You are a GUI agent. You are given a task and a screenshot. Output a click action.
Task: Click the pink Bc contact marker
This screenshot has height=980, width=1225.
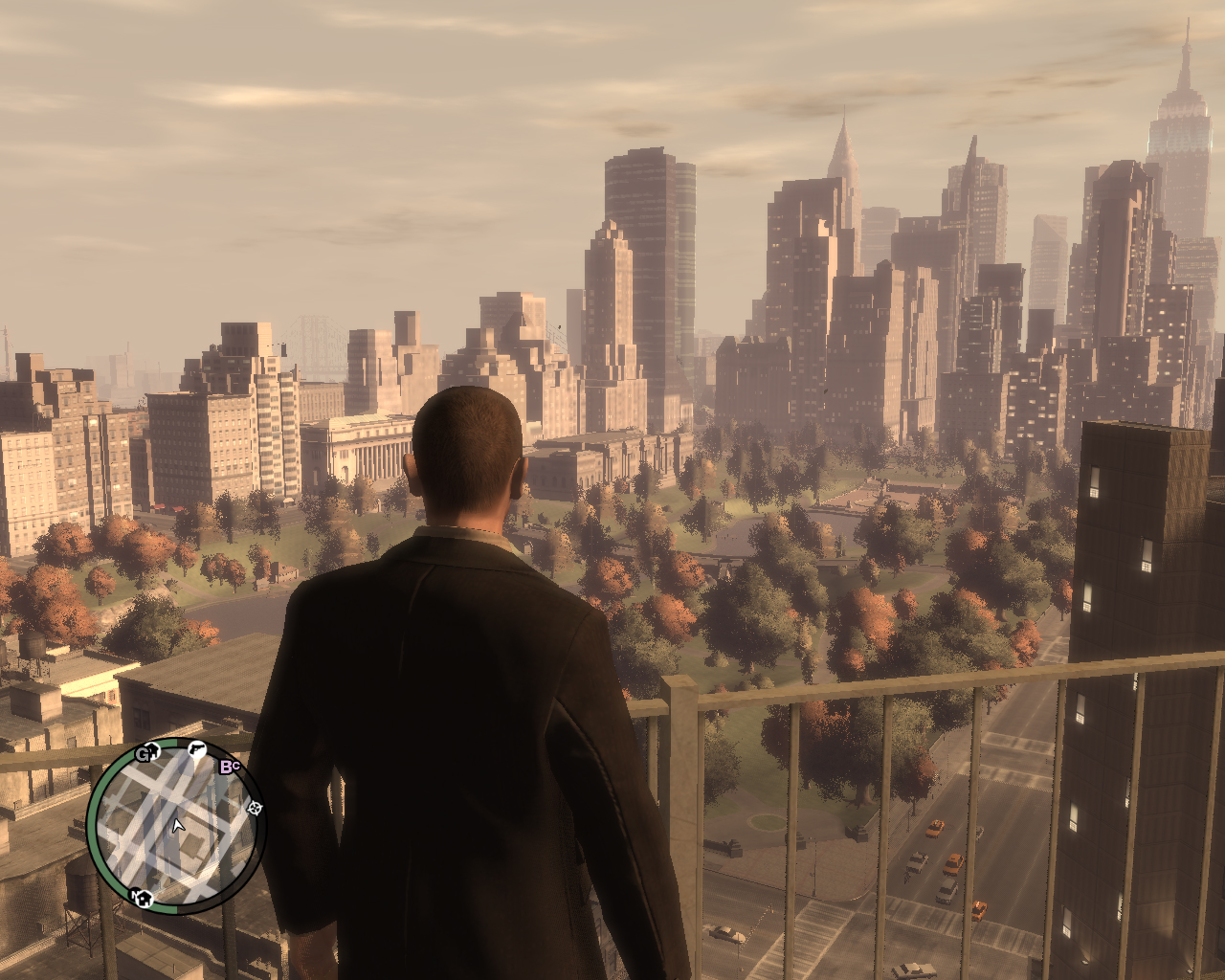[230, 766]
